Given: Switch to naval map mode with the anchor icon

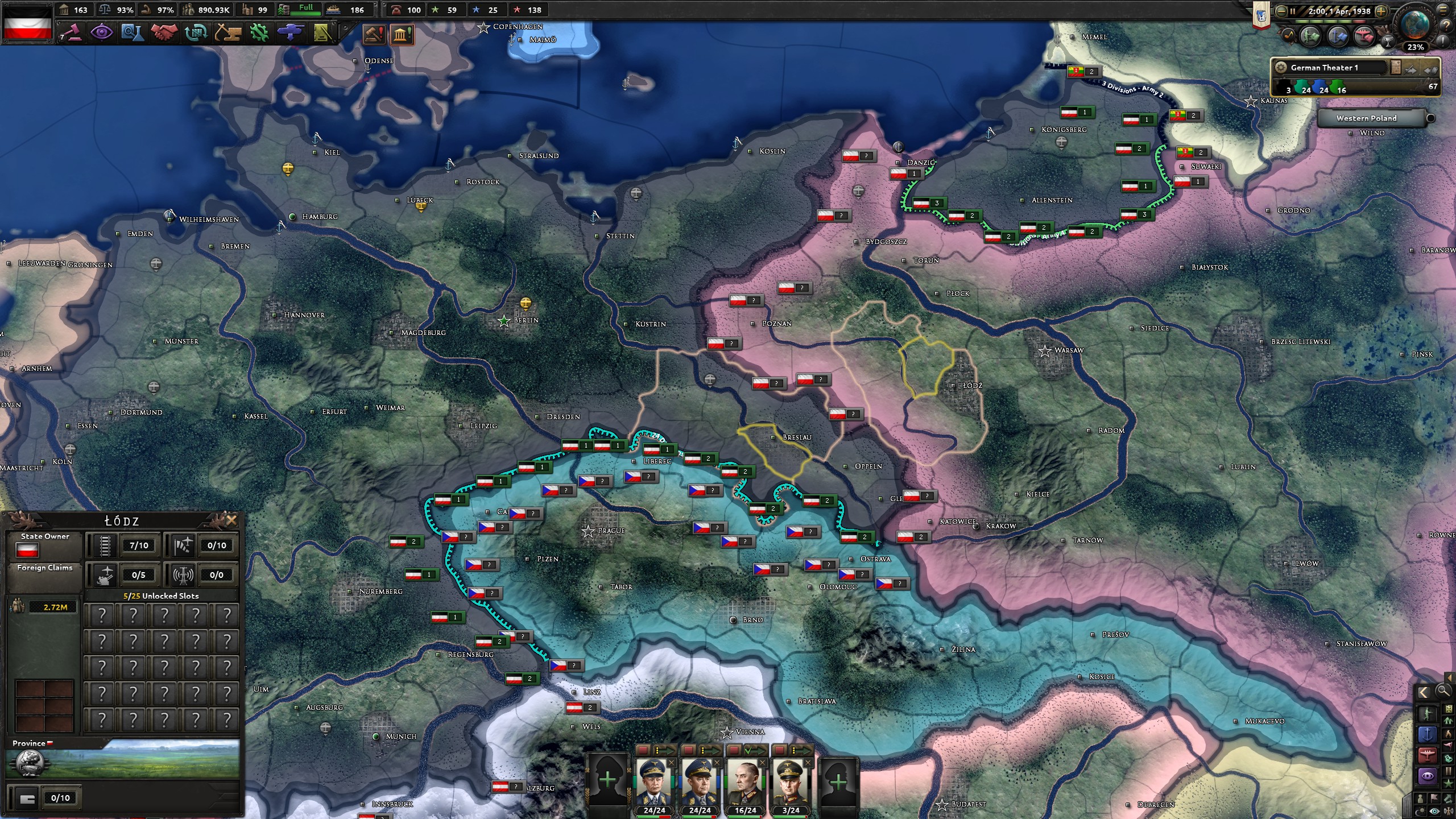Looking at the screenshot, I should (1427, 734).
